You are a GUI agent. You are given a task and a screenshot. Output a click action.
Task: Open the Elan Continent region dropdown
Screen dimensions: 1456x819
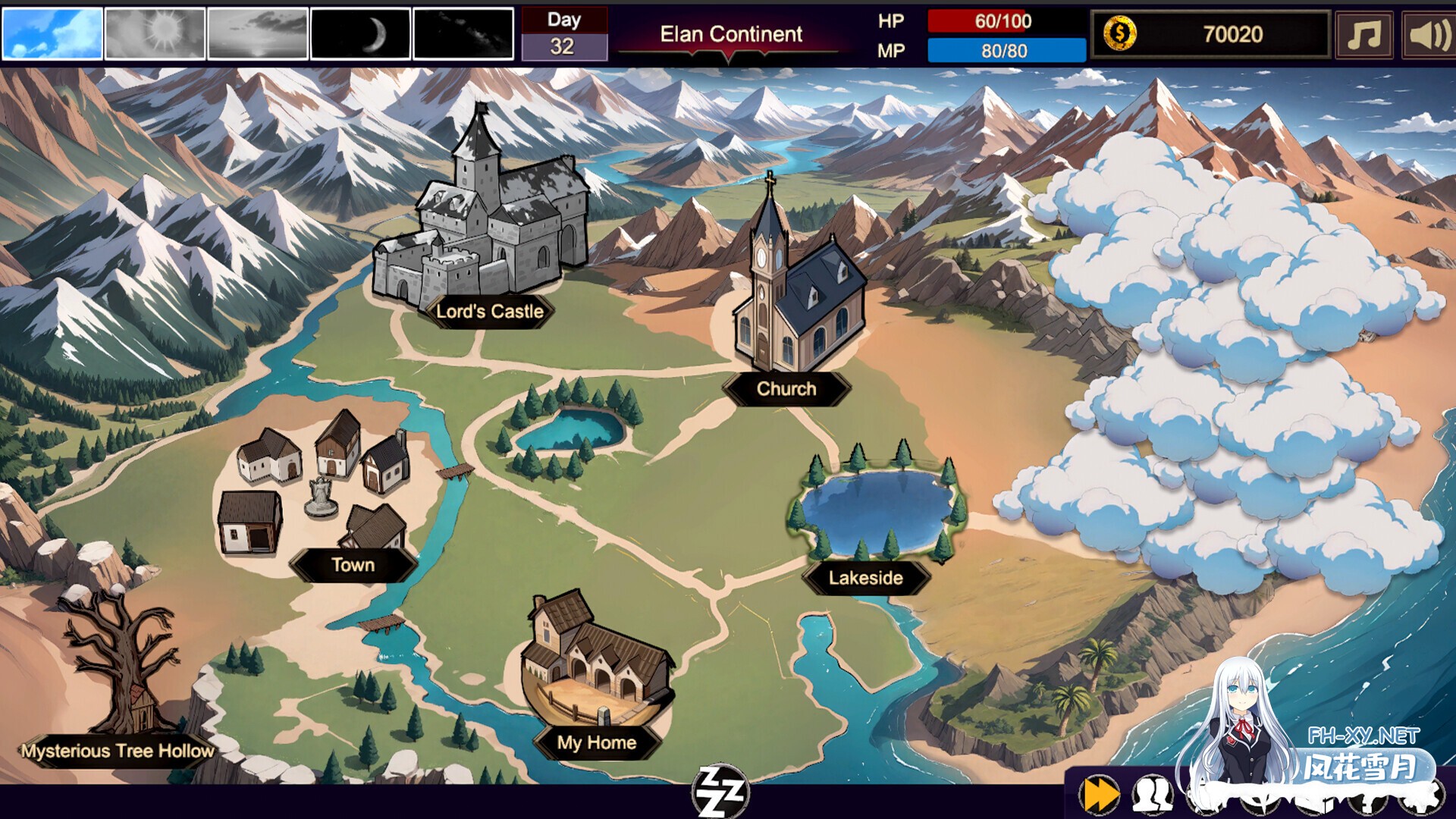pos(730,38)
